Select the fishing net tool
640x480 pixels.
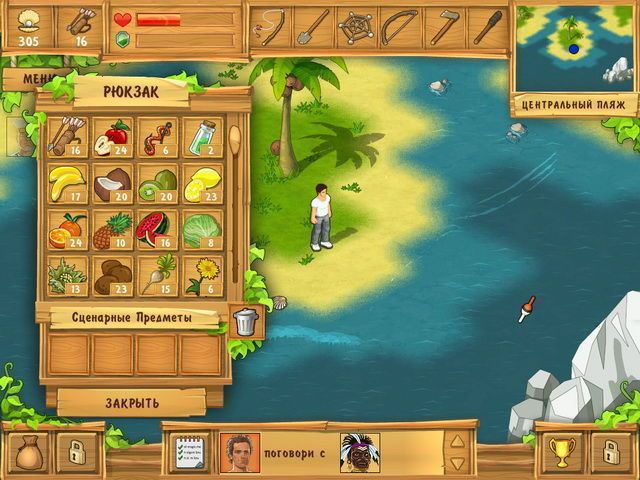357,27
